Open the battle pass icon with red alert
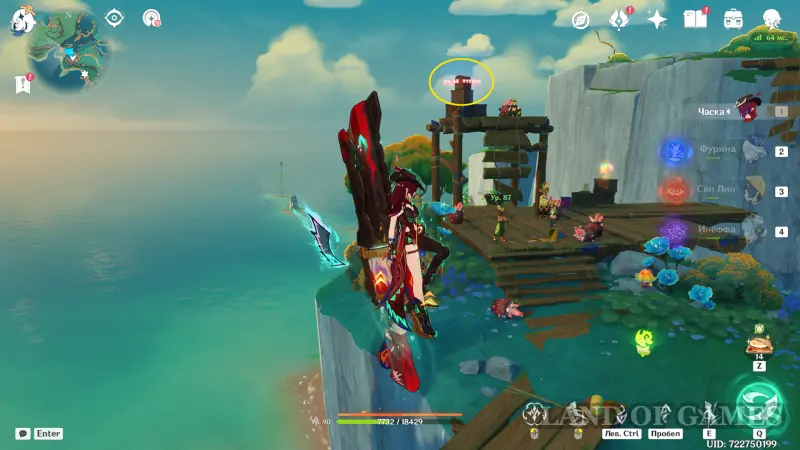This screenshot has height=450, width=800. (618, 19)
